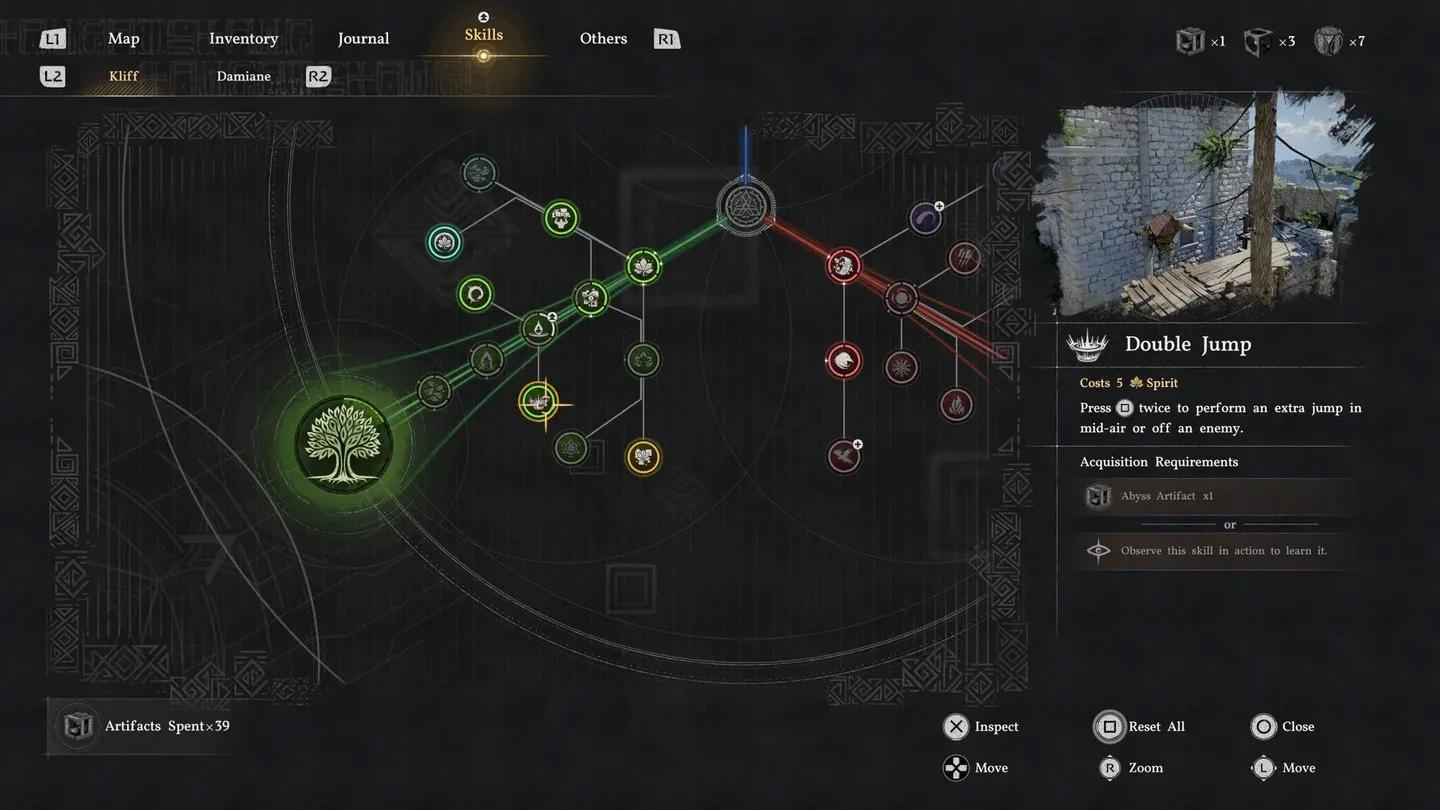1440x810 pixels.
Task: Select the red skull skill node
Action: click(x=845, y=265)
